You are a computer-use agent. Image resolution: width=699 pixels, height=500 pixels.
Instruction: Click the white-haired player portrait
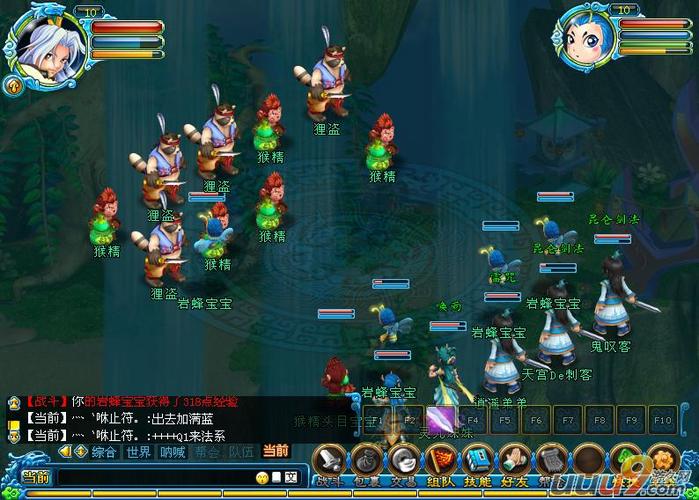click(43, 42)
